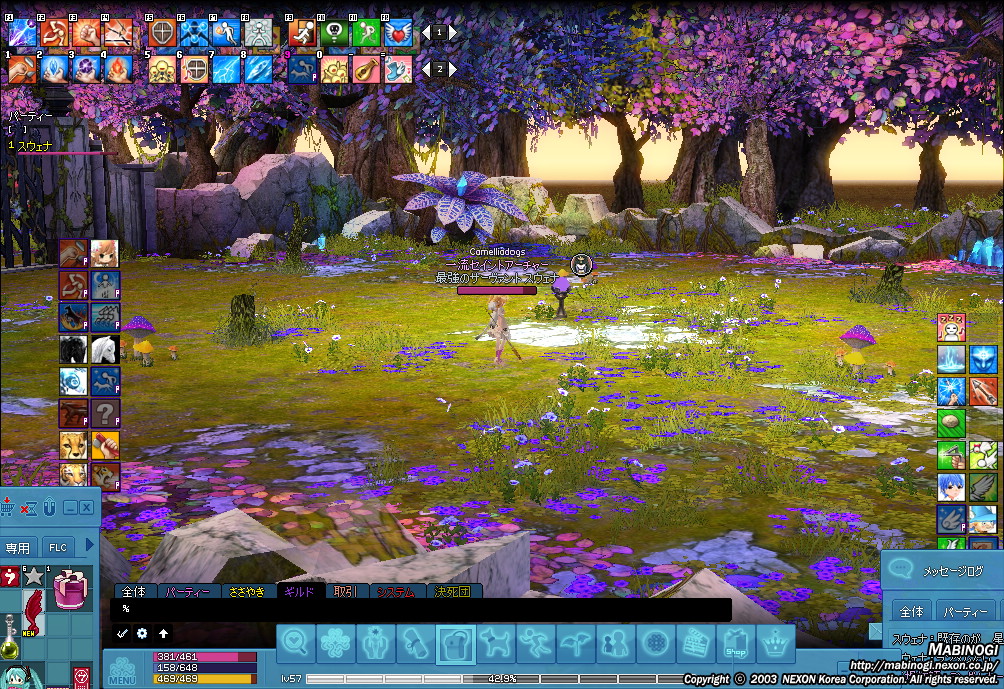Activate the fireball-in-hand skill on slot 4
This screenshot has height=689, width=1004.
(x=116, y=69)
